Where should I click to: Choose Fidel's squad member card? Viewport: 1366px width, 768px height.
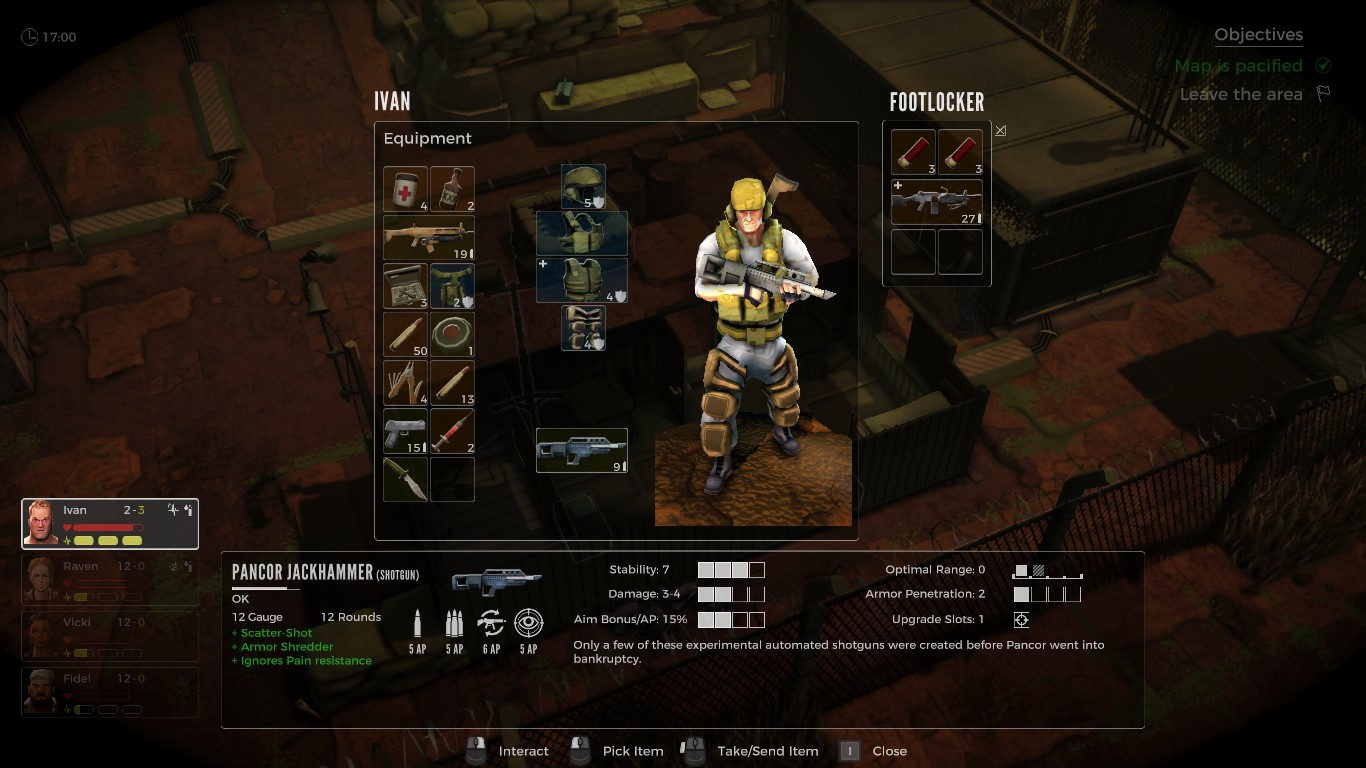pyautogui.click(x=110, y=692)
